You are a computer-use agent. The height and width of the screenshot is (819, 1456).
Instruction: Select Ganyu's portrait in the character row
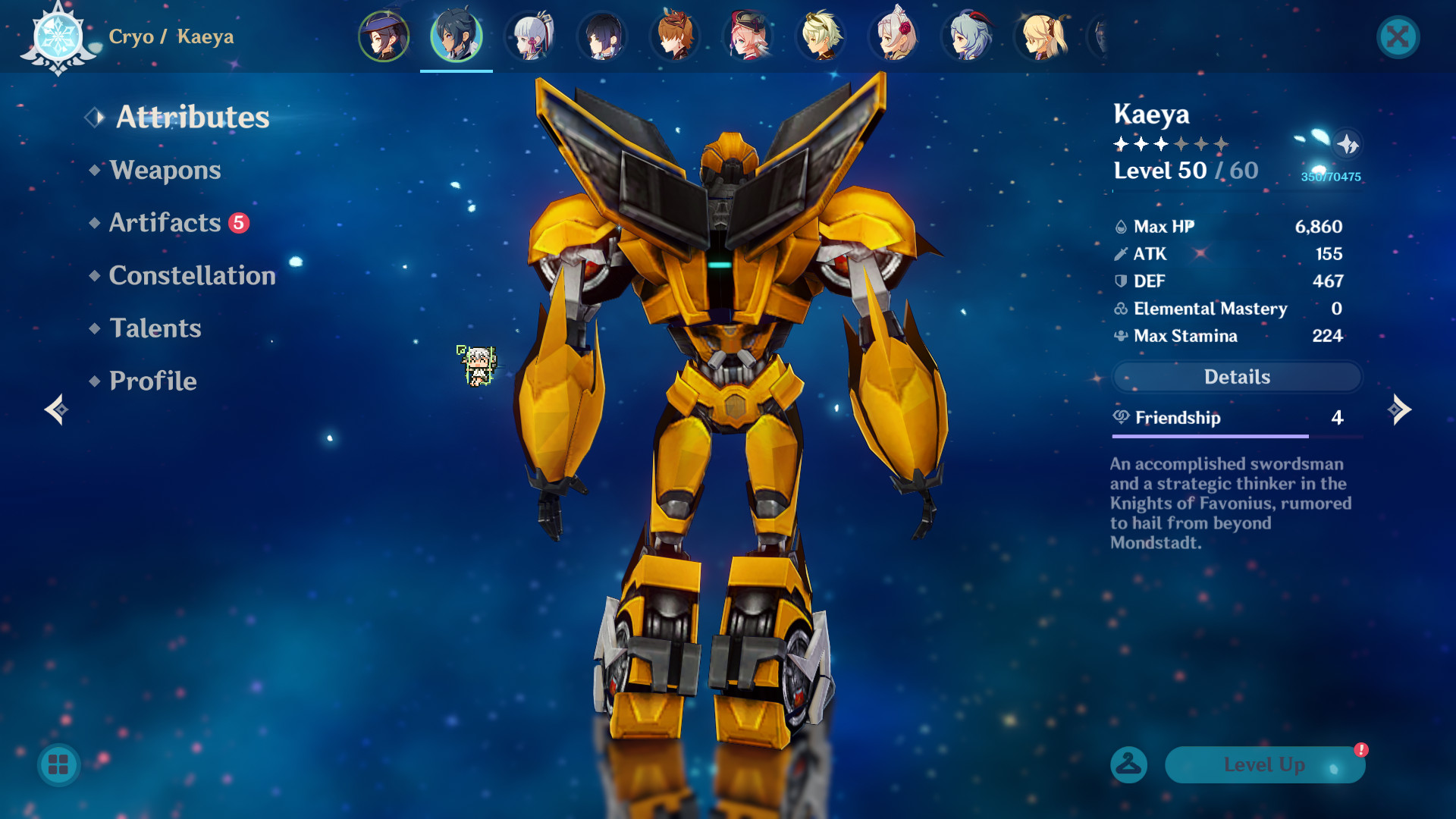(x=966, y=36)
